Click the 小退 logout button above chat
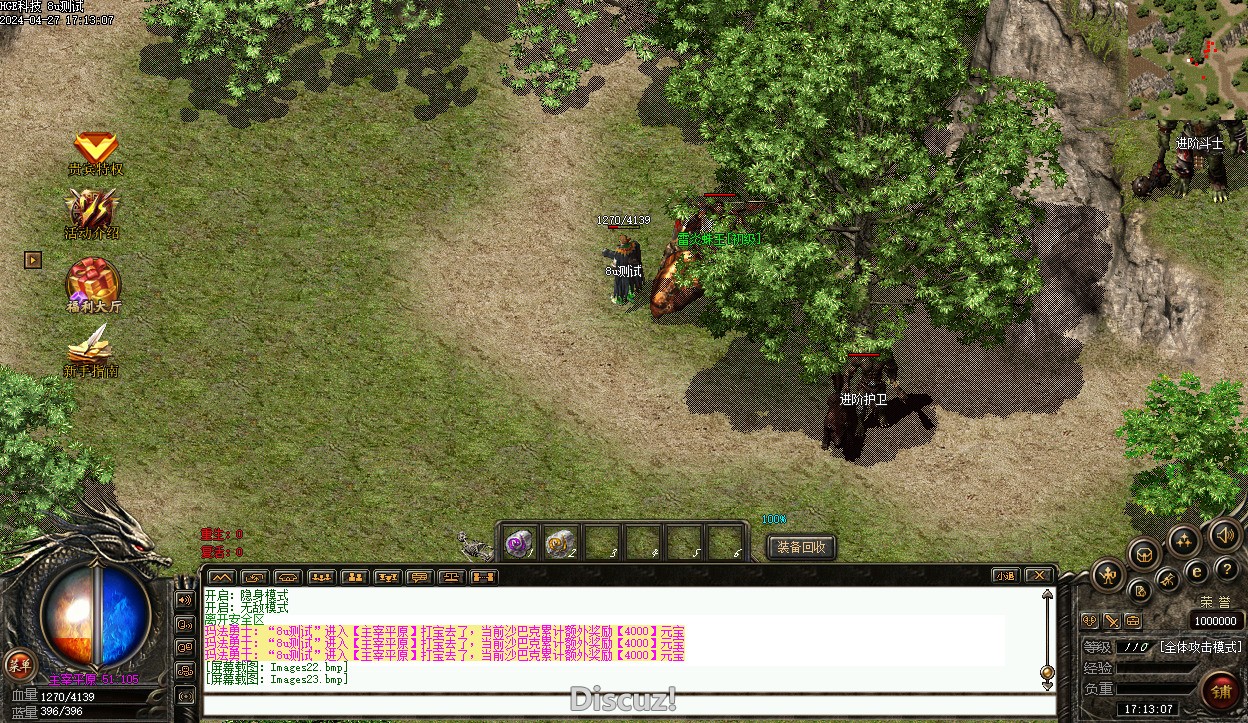 [1006, 575]
